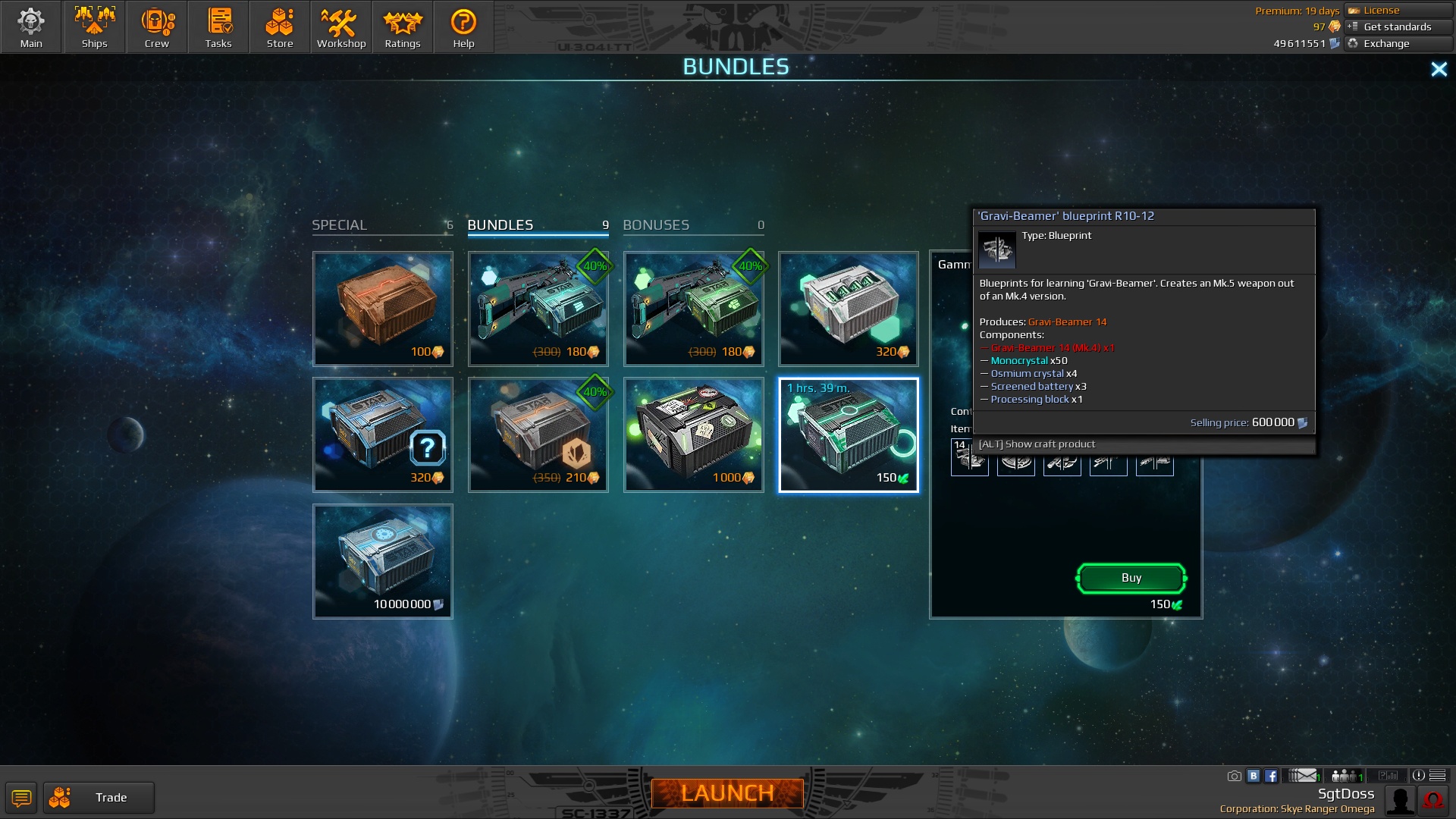The width and height of the screenshot is (1456, 819).
Task: Close the Bundles window
Action: point(1439,70)
